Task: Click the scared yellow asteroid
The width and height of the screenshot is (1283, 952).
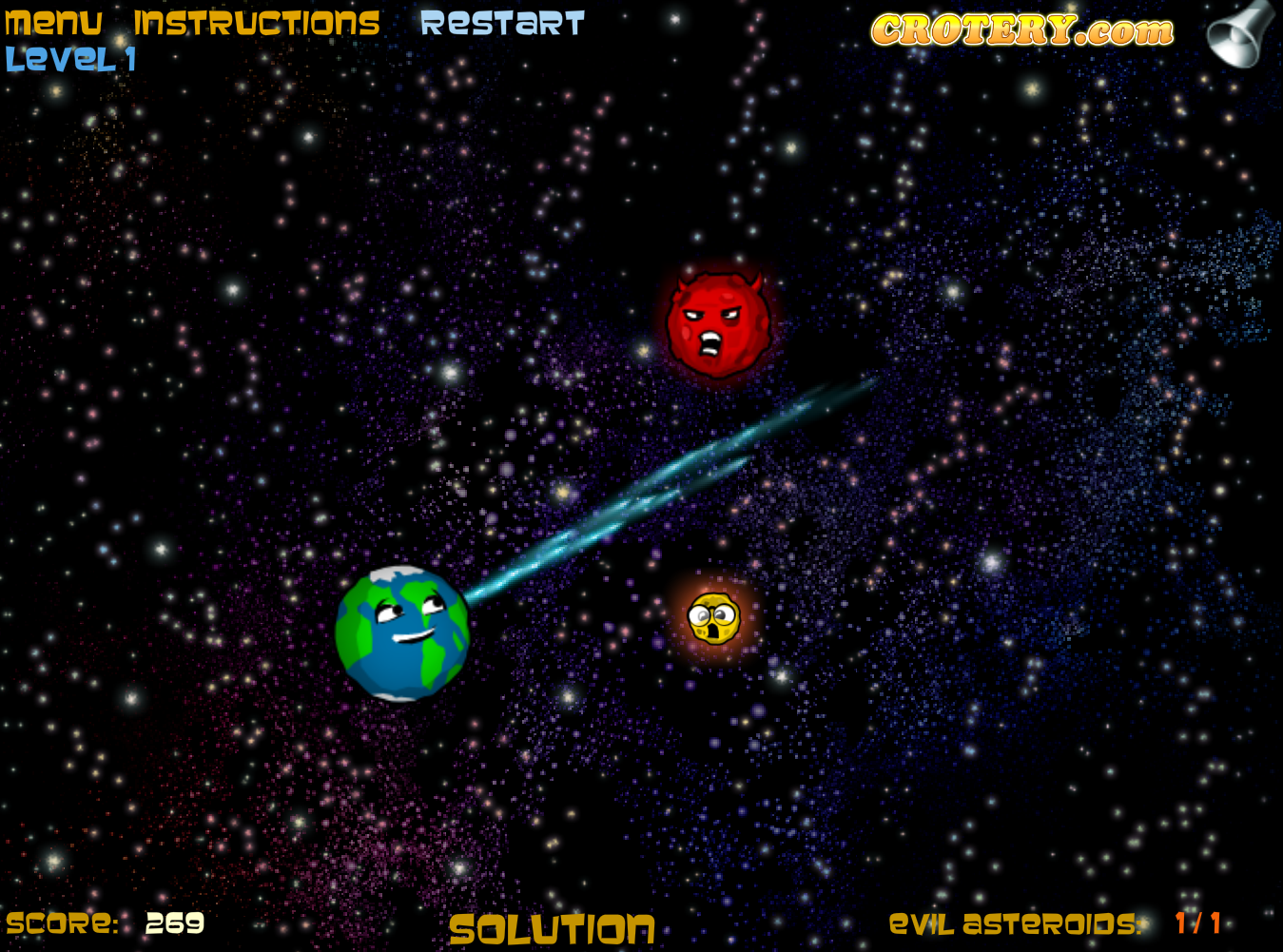Action: 715,620
